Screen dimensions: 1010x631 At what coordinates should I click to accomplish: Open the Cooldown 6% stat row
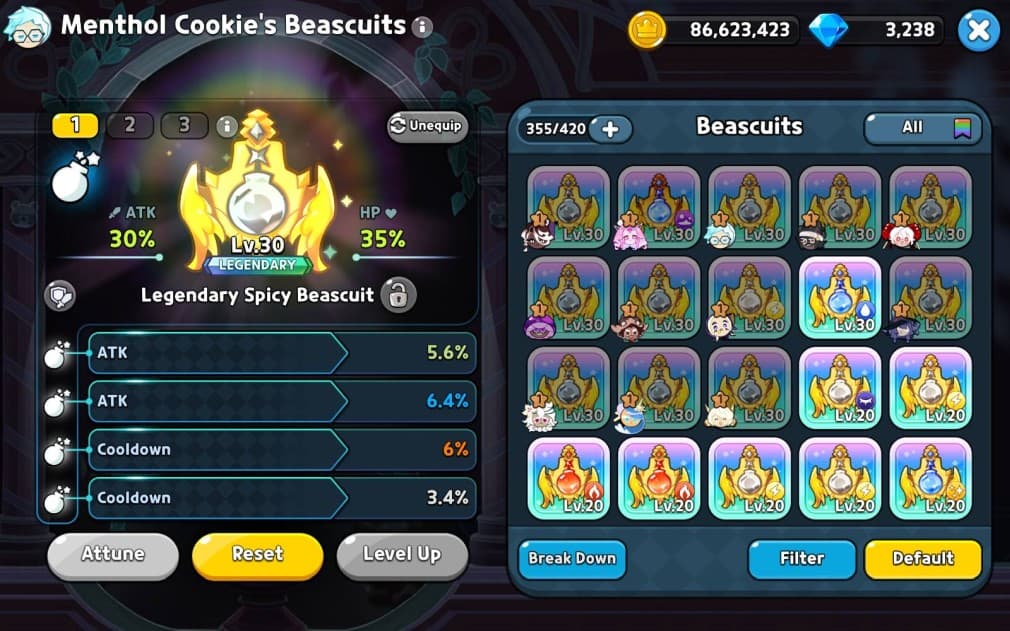pos(282,450)
